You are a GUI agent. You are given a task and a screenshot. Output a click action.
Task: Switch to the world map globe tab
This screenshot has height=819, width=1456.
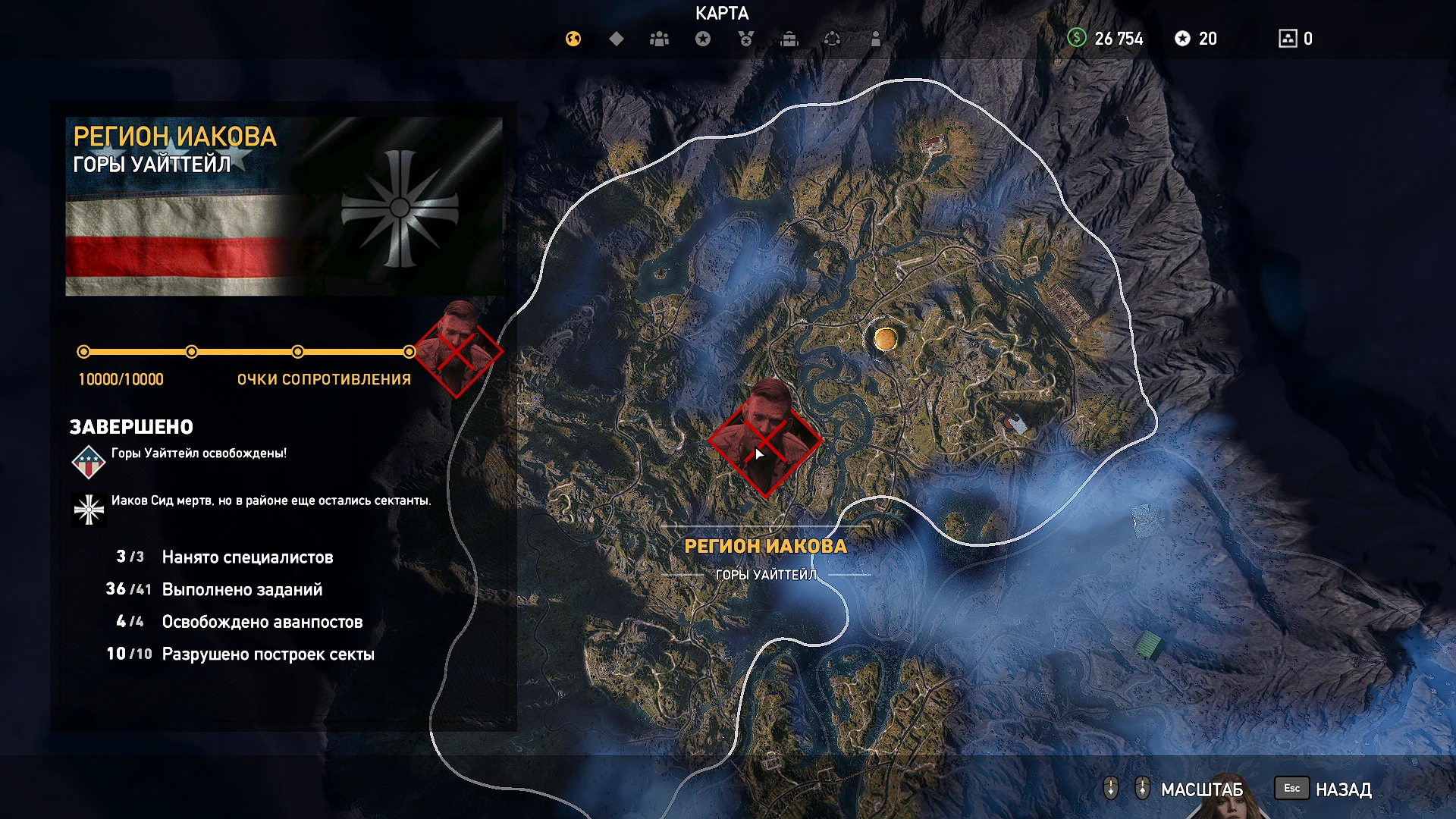[573, 39]
